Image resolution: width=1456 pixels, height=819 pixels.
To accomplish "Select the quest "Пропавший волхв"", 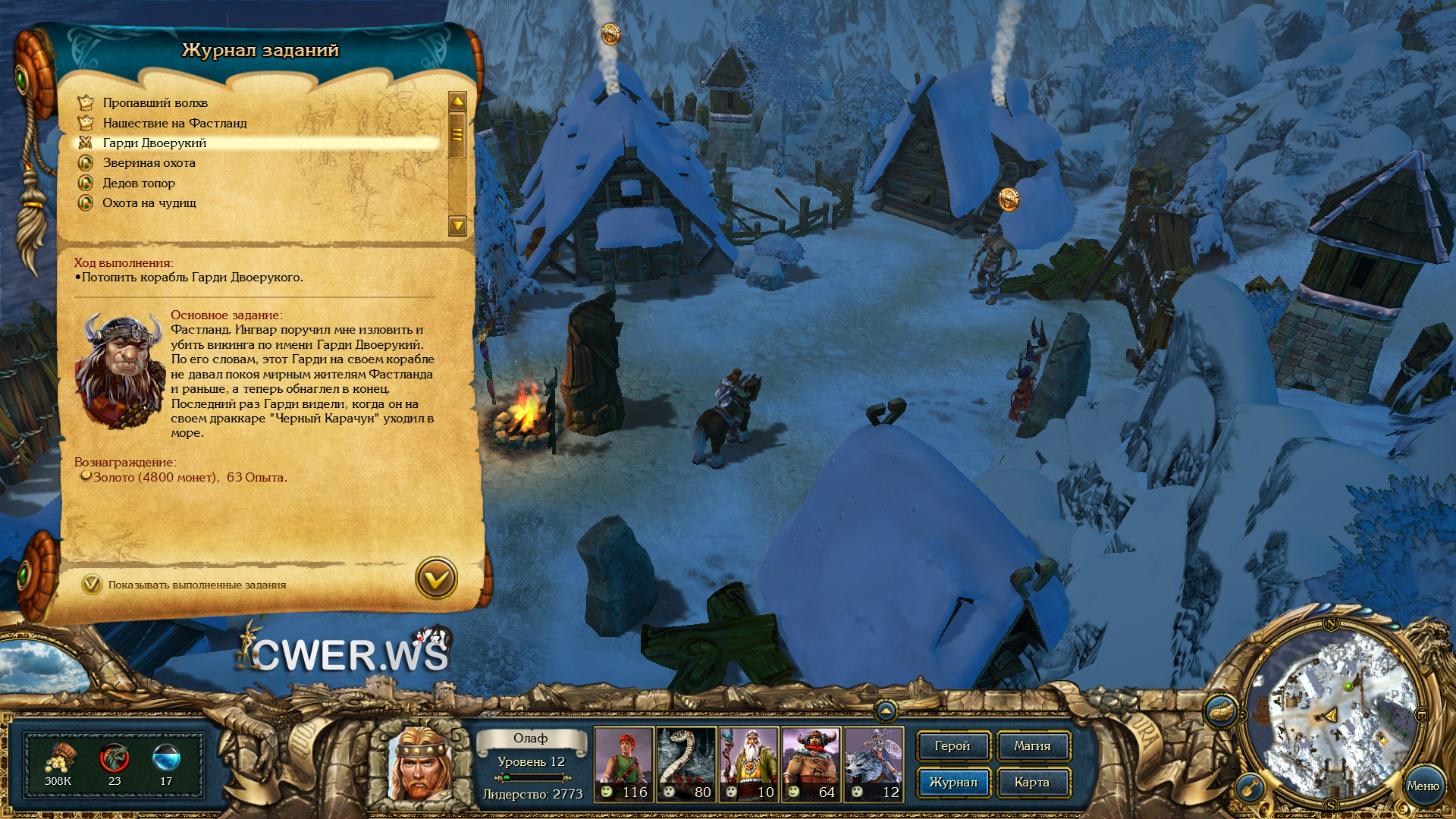I will (x=155, y=103).
